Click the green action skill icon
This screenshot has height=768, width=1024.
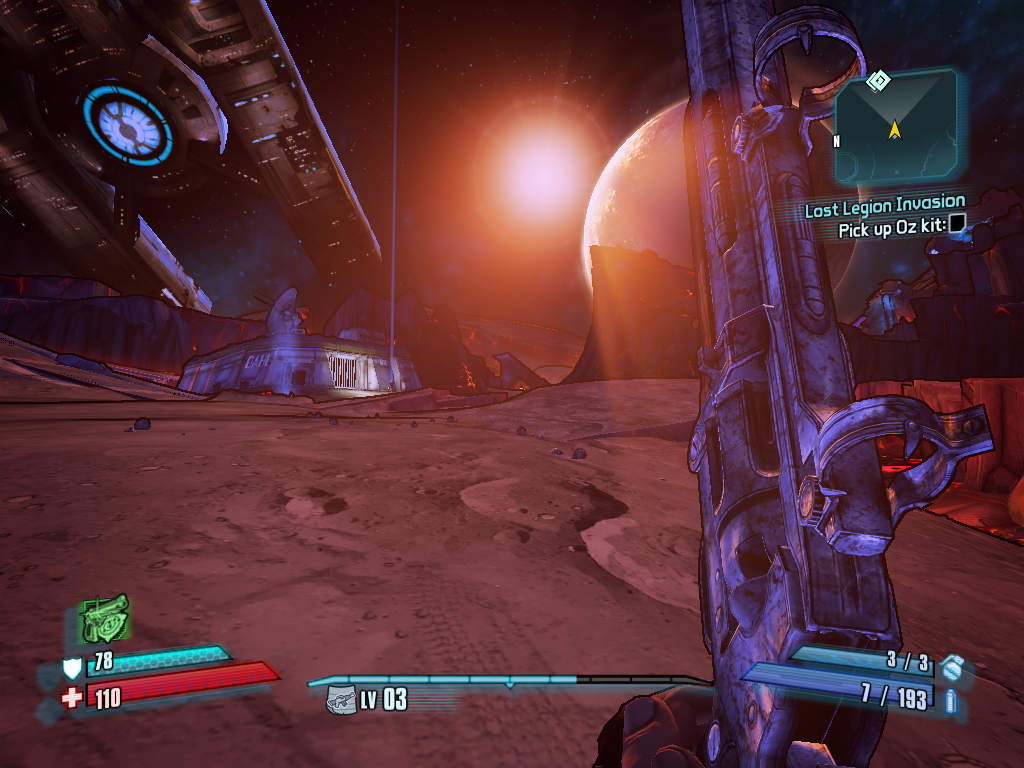[x=104, y=618]
